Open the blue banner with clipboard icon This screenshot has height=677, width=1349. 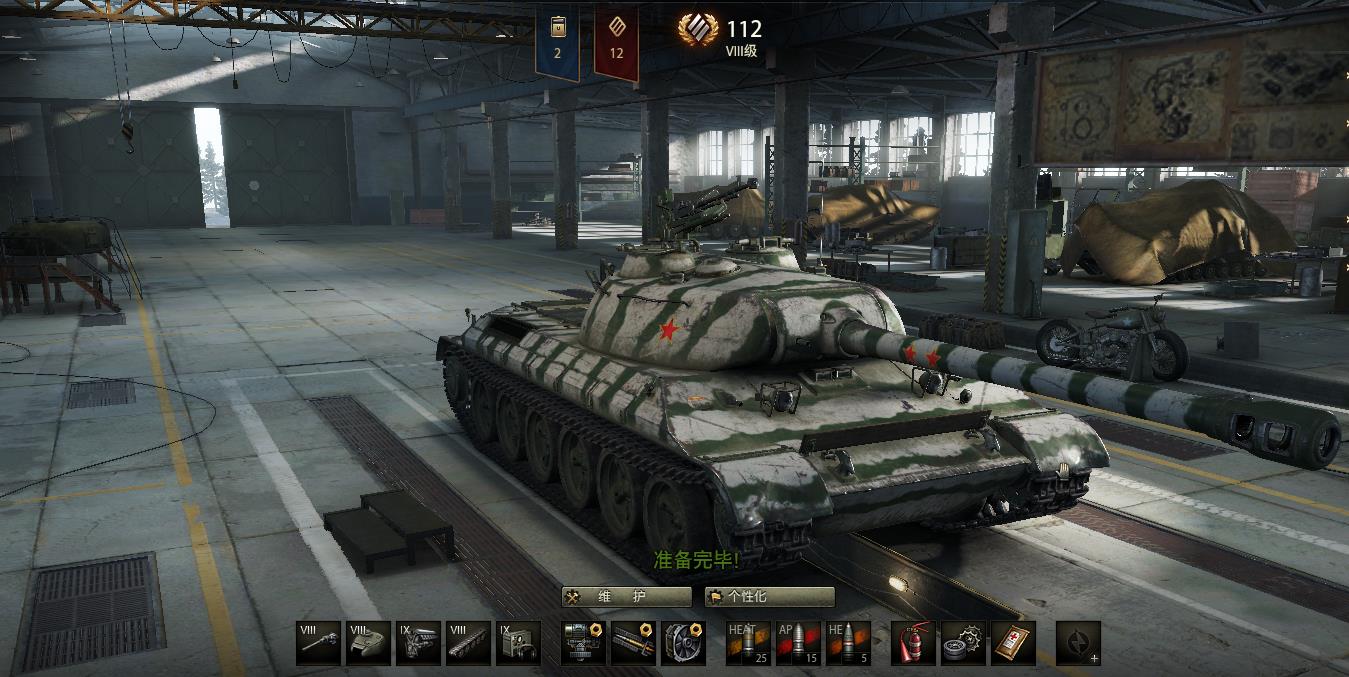pyautogui.click(x=557, y=41)
